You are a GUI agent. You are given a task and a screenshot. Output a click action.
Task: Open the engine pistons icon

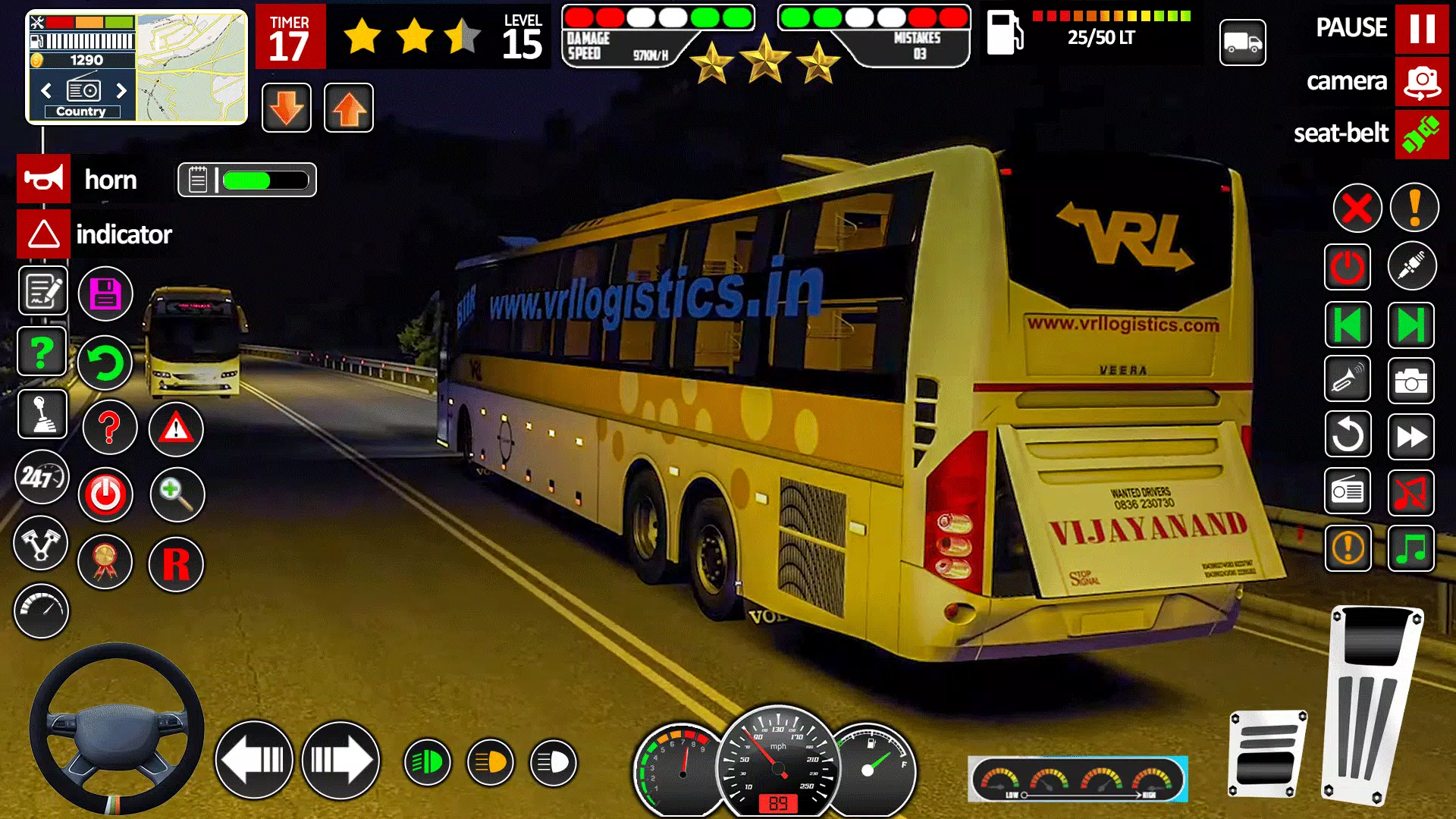click(42, 544)
